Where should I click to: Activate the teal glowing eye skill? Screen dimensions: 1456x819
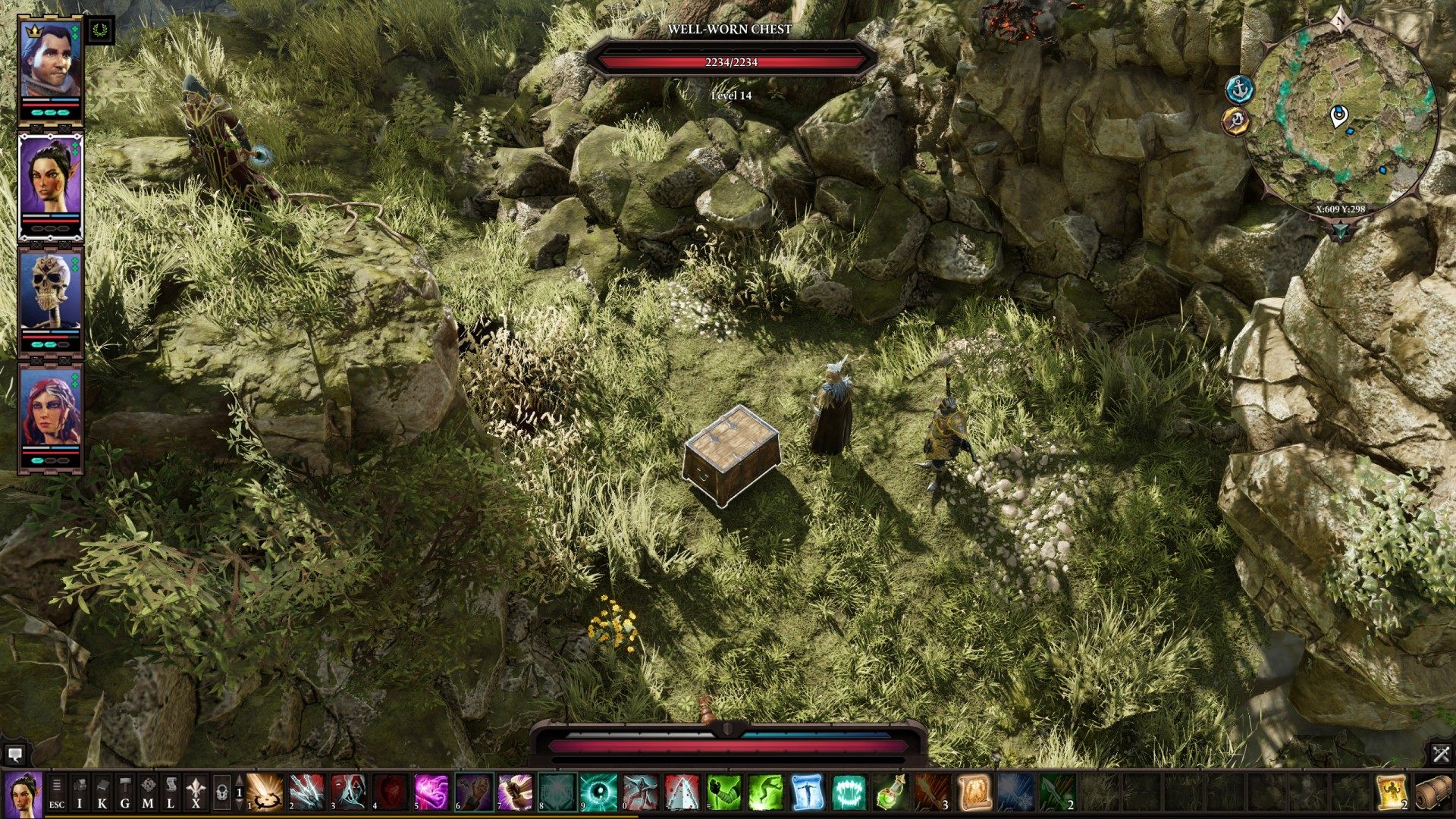pyautogui.click(x=598, y=792)
